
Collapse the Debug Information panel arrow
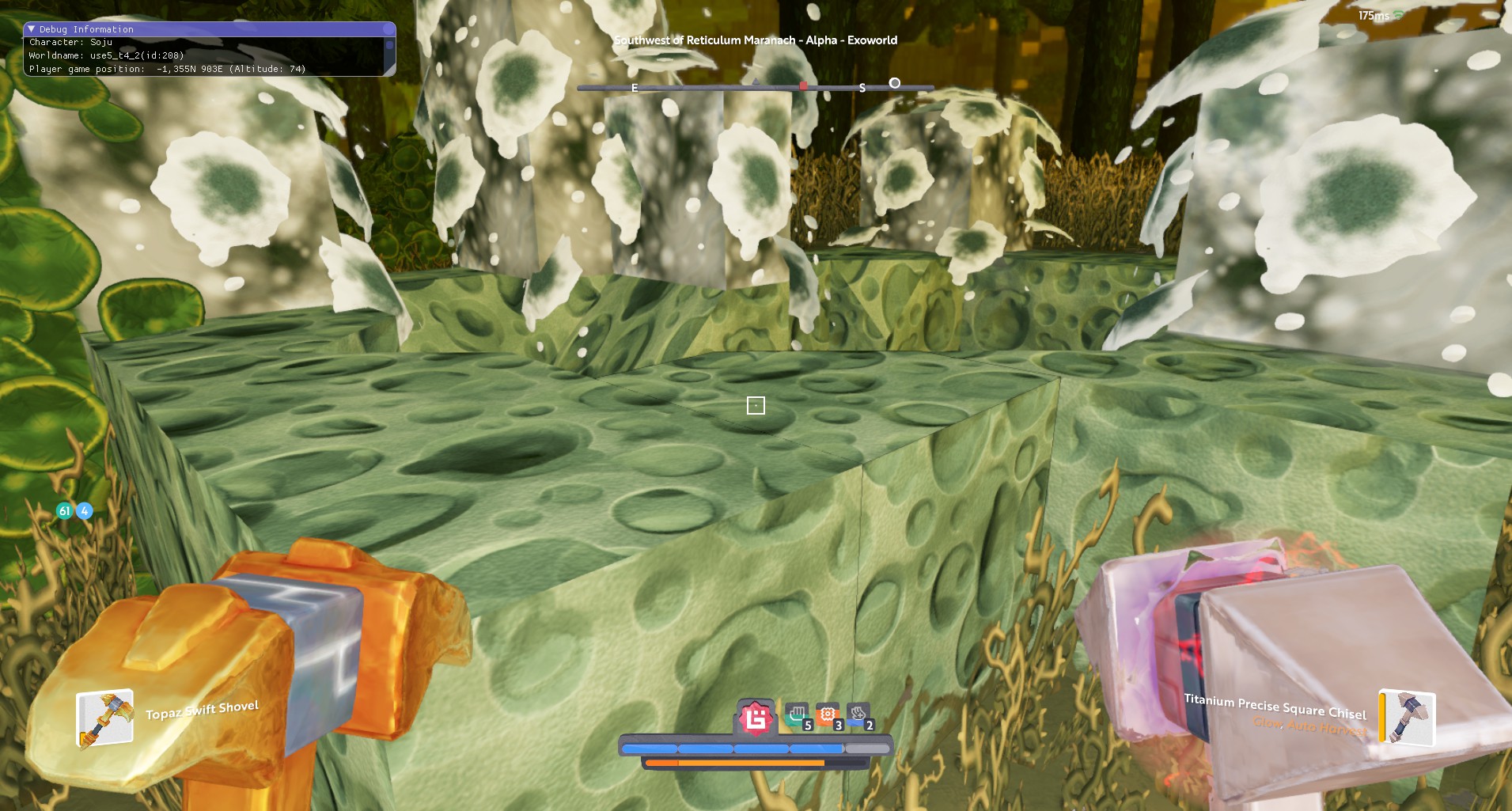(x=32, y=29)
